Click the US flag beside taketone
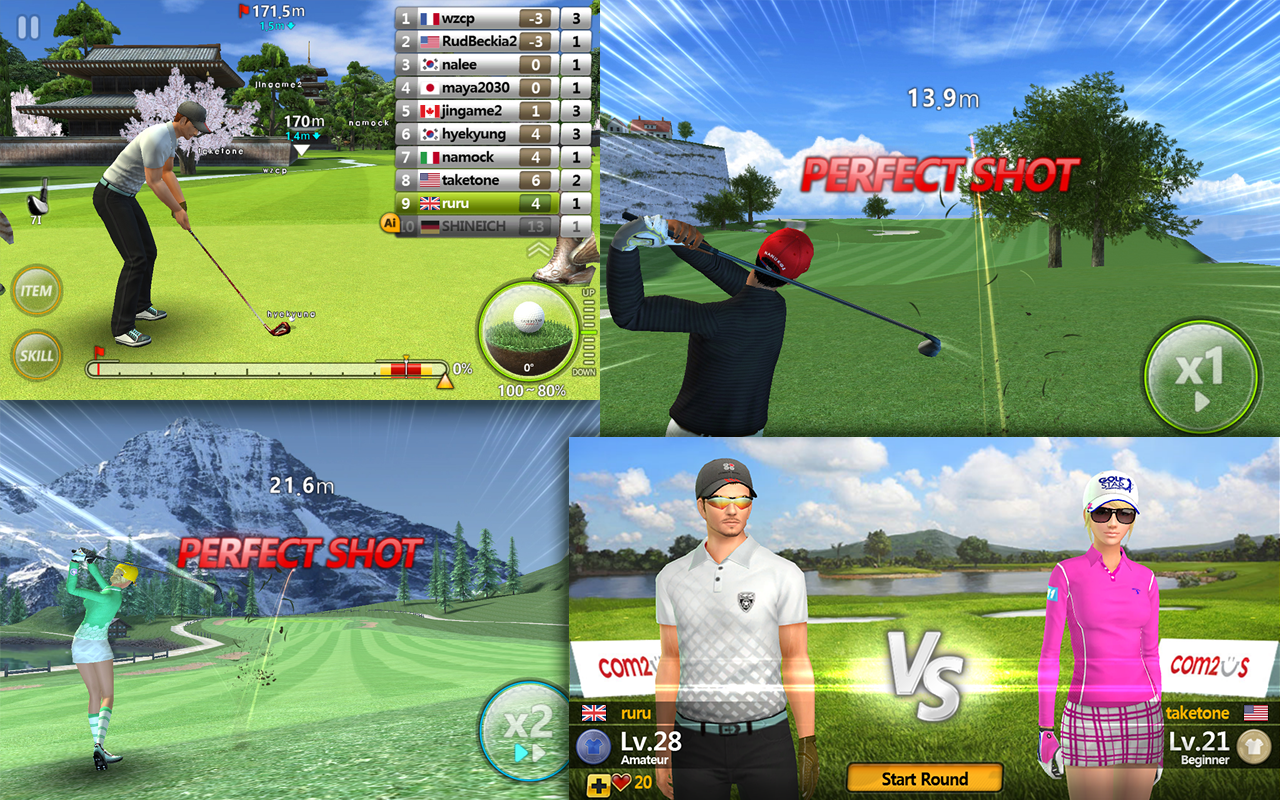 pos(1257,713)
